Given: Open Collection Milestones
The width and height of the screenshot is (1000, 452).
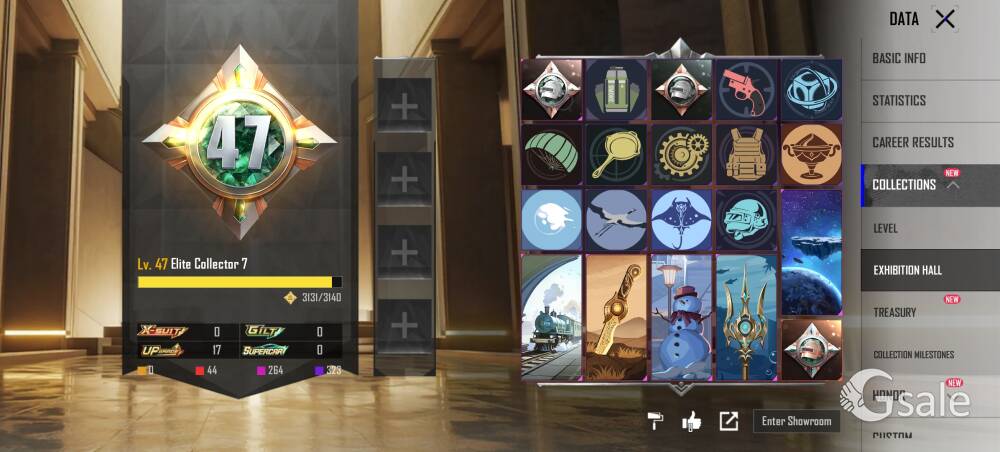Looking at the screenshot, I should (x=914, y=354).
